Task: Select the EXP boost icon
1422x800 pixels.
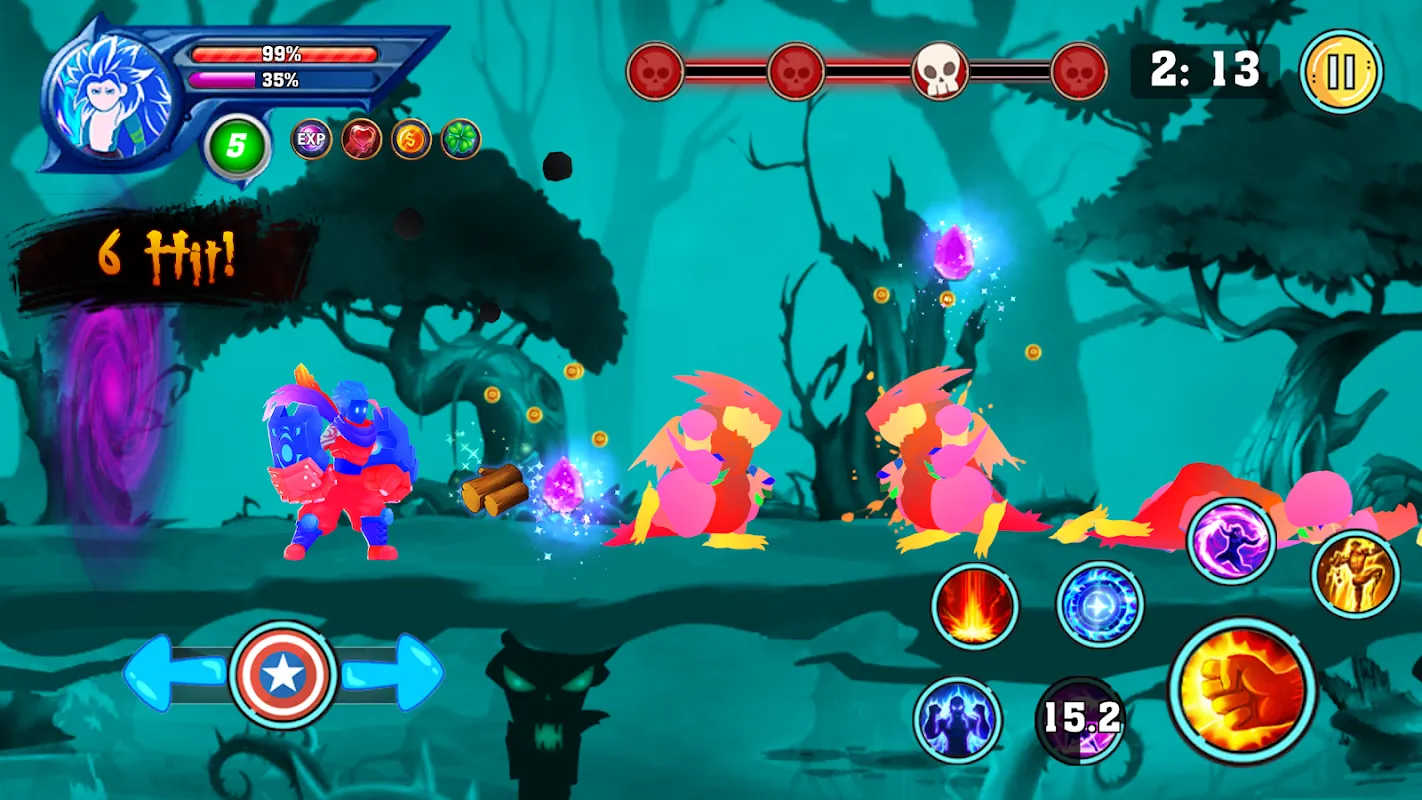Action: click(x=312, y=139)
